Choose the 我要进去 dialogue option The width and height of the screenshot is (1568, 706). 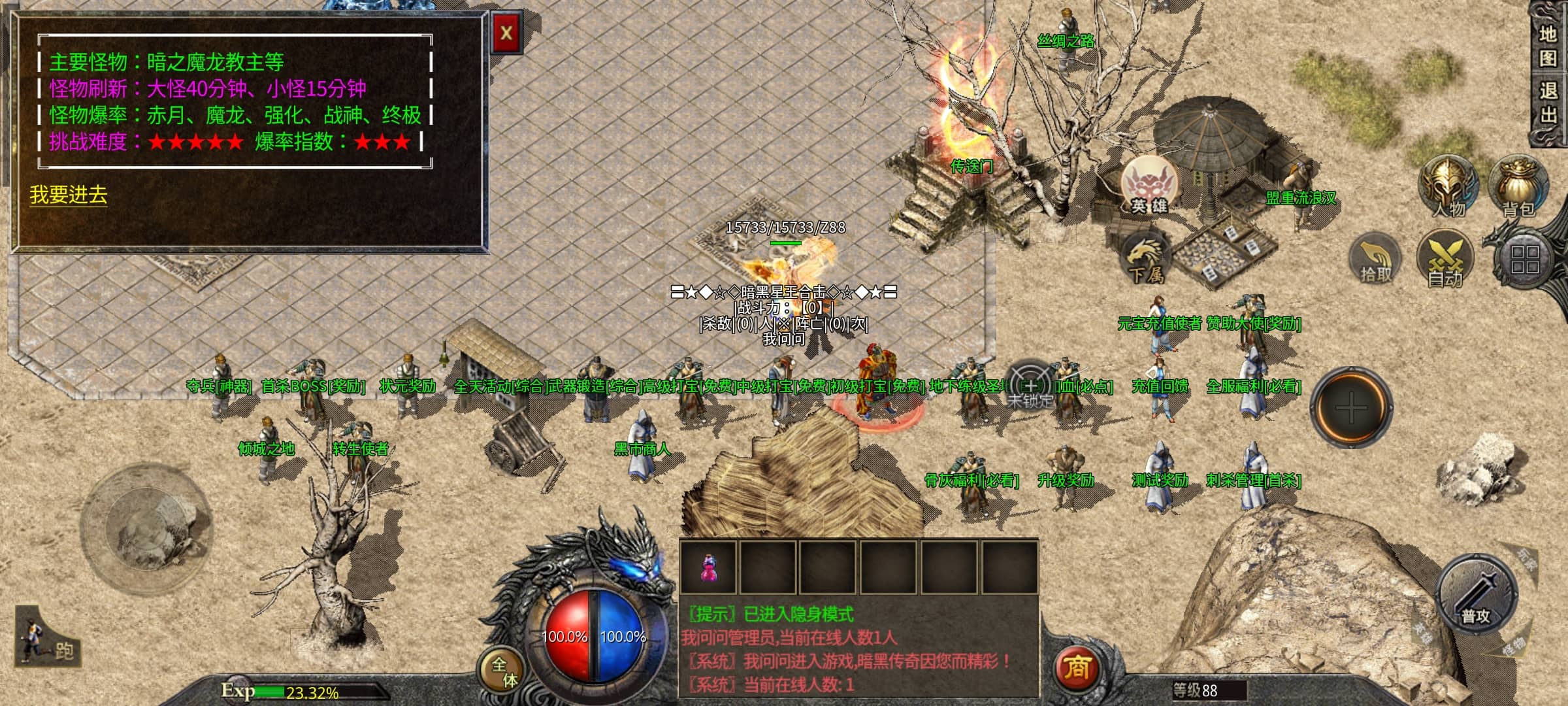point(68,195)
